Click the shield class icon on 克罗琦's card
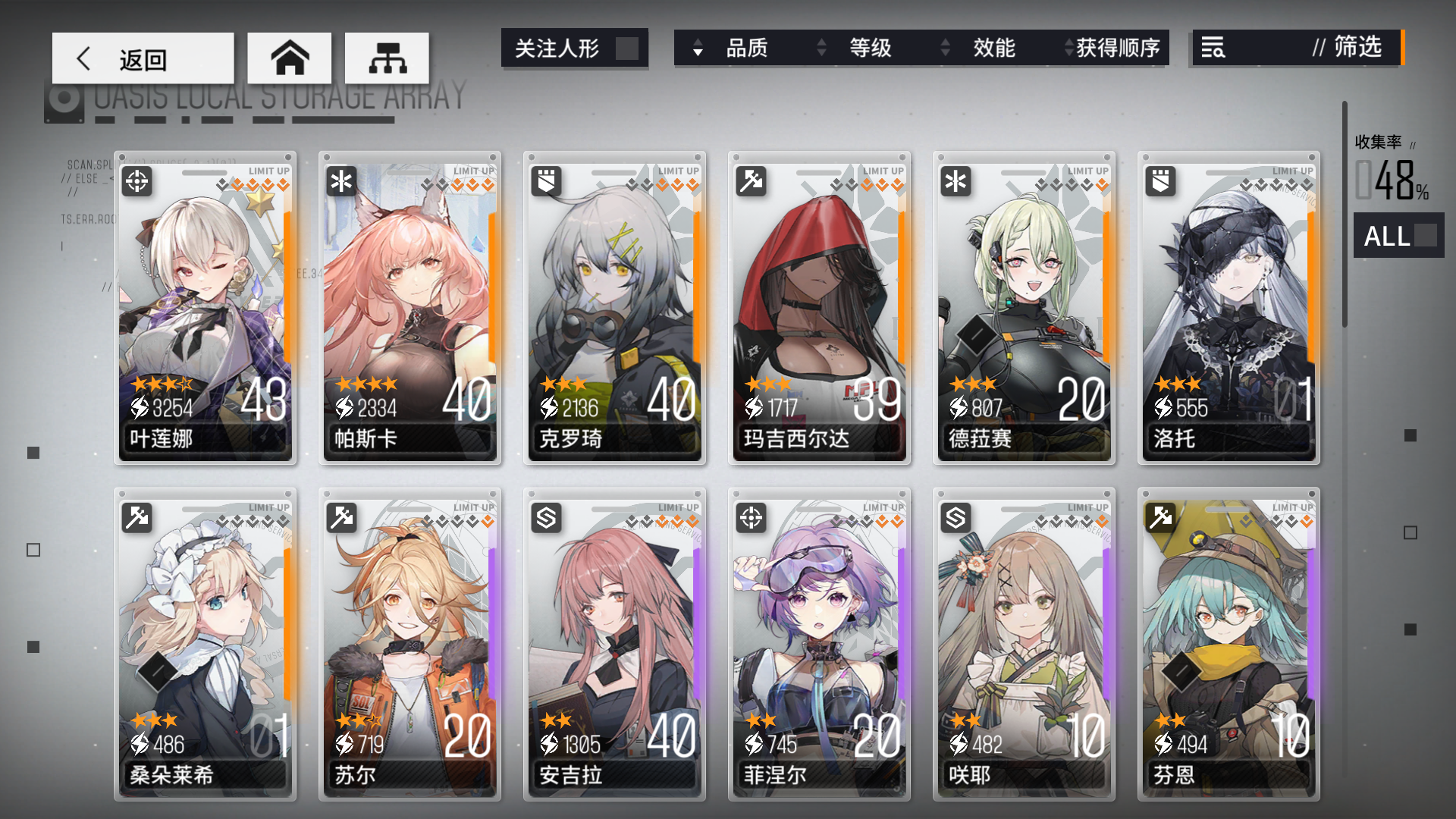1456x819 pixels. point(545,182)
